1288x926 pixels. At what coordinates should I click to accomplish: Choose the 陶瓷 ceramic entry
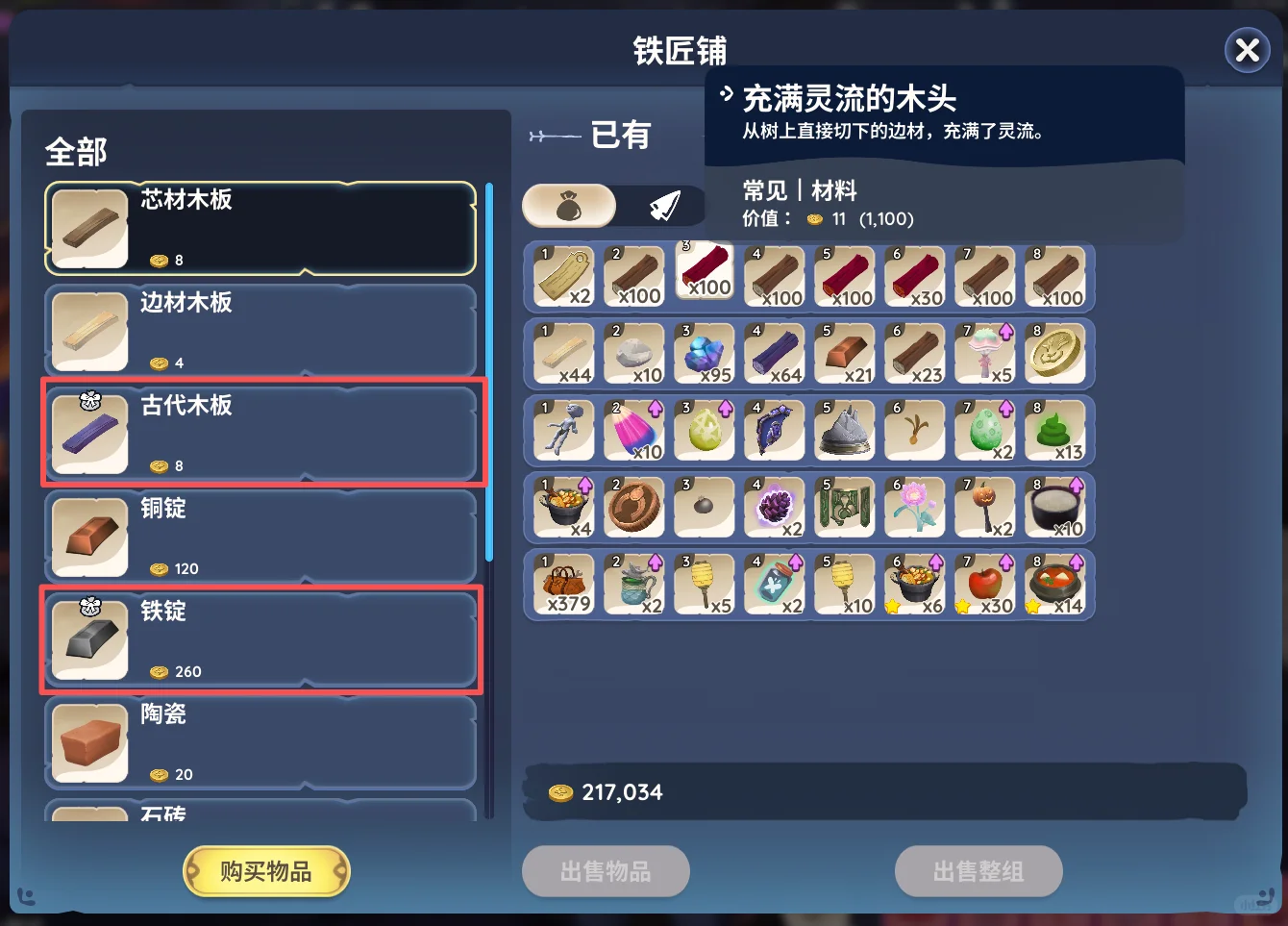[260, 742]
